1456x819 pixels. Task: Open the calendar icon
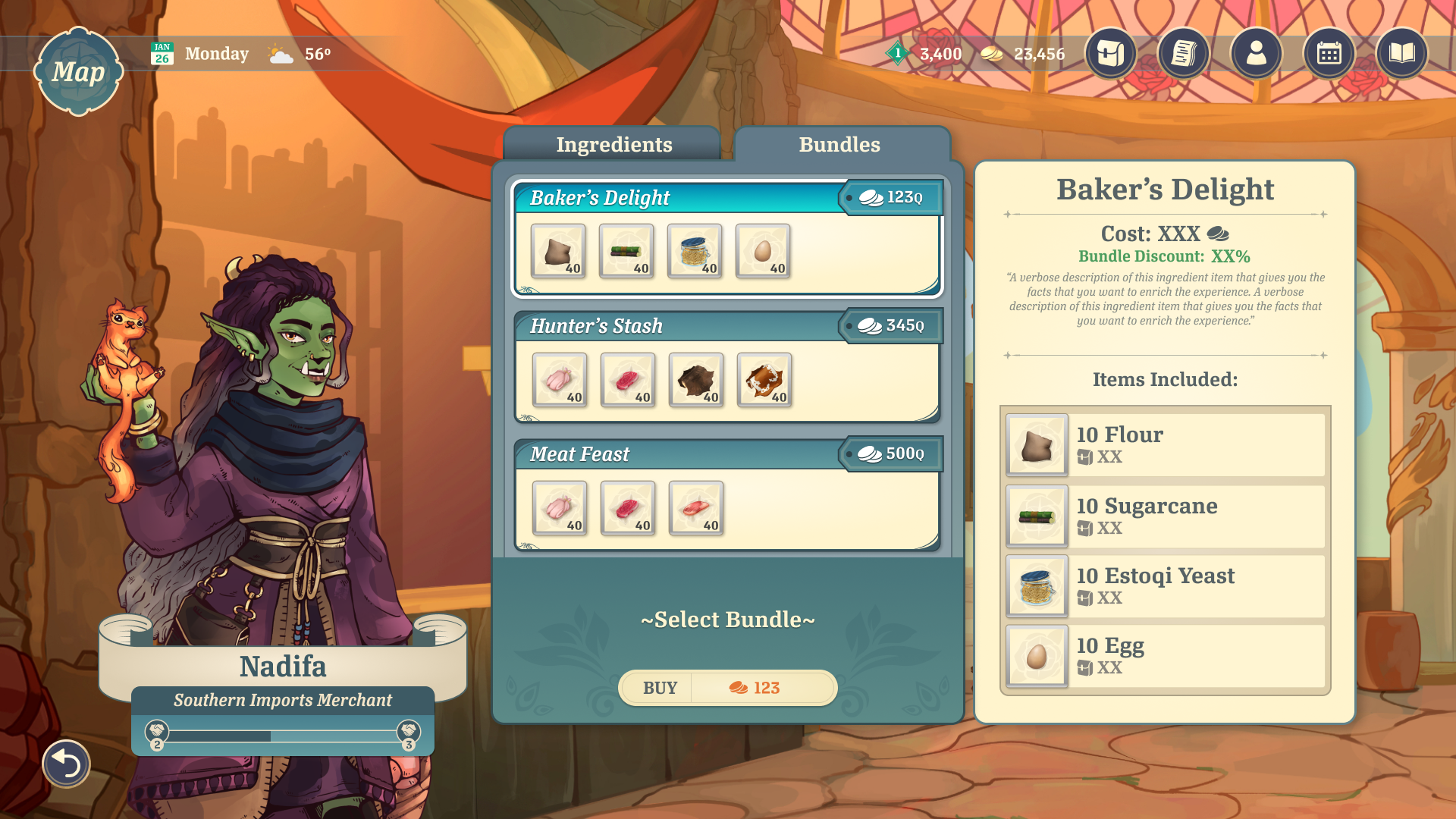coord(1329,53)
